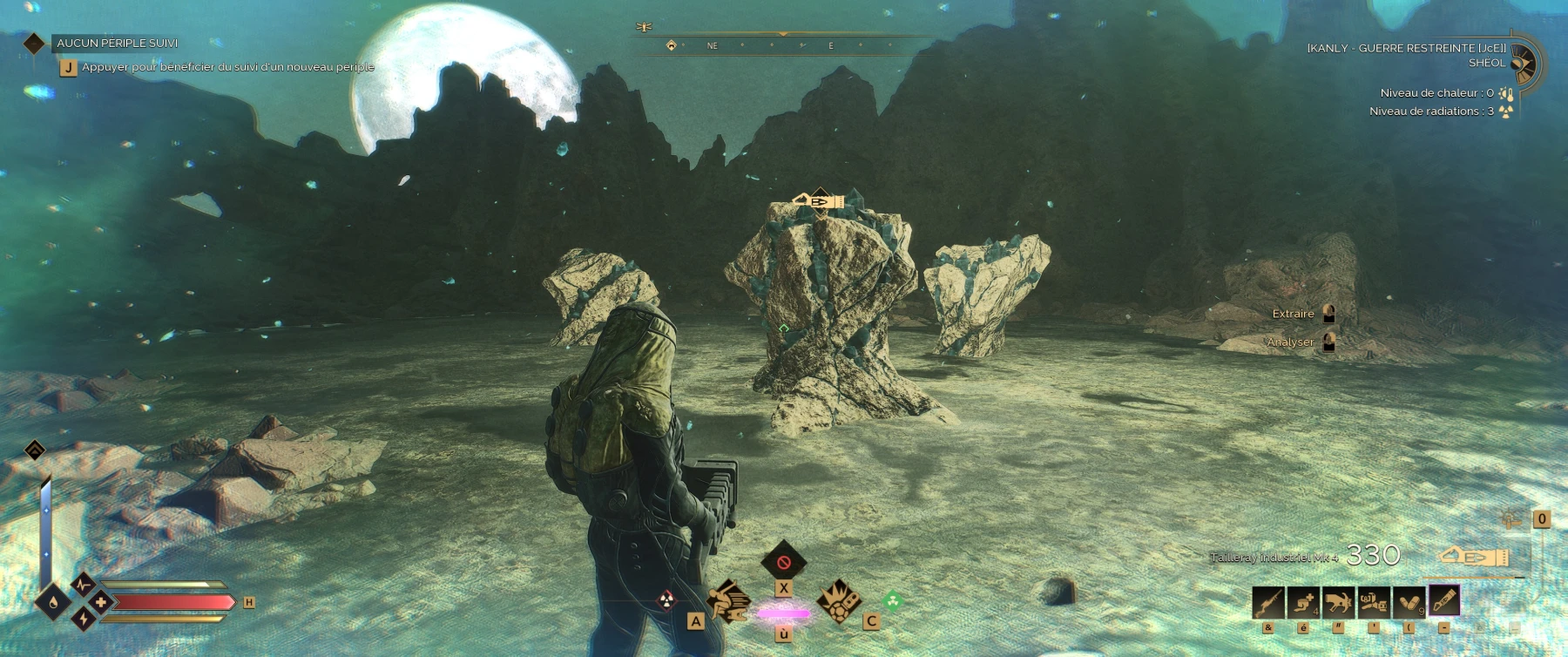
Task: Click the radiation warning icon next to Niveau de radiations
Action: click(x=1506, y=112)
